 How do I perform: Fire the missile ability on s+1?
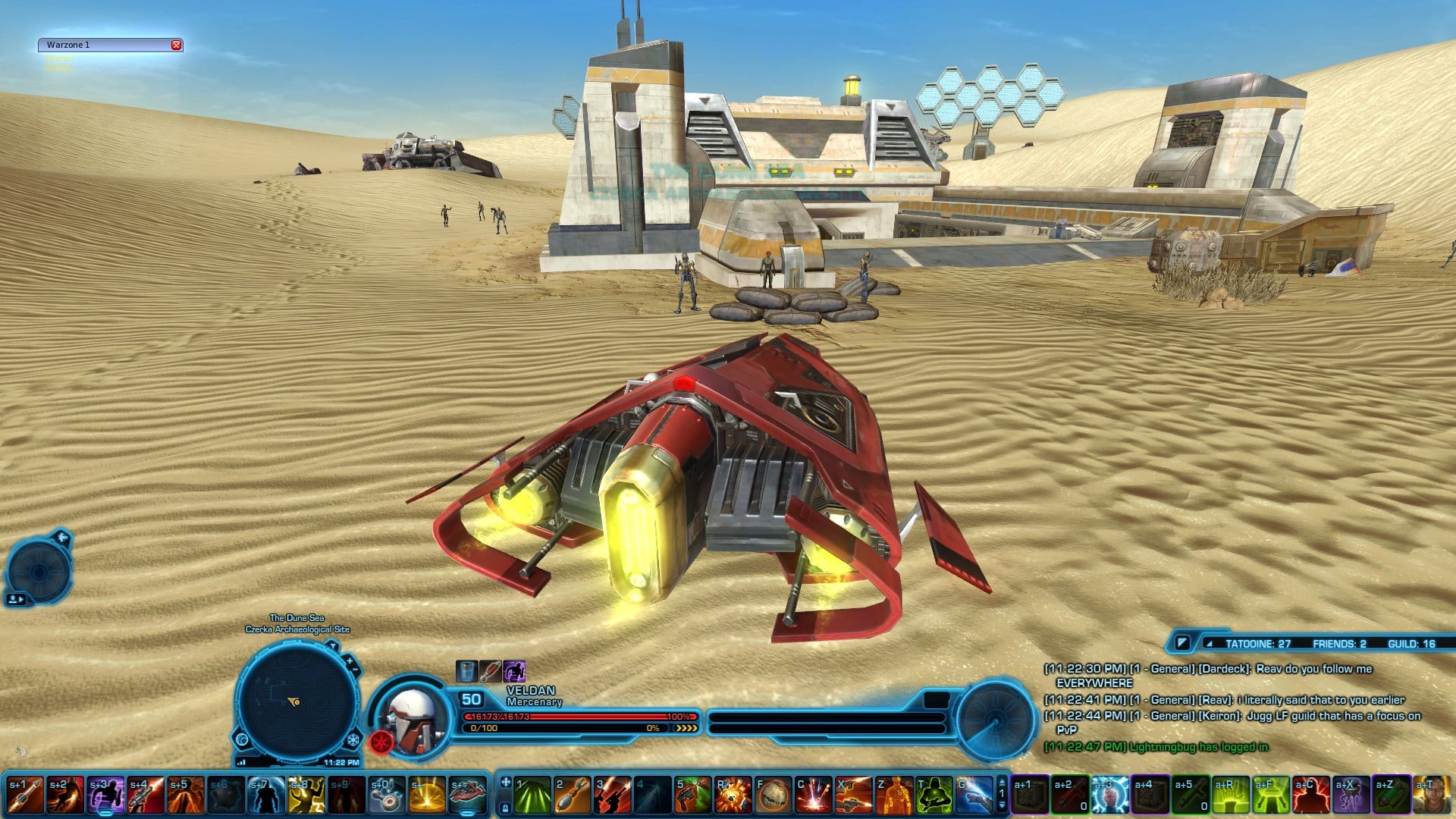coord(25,795)
